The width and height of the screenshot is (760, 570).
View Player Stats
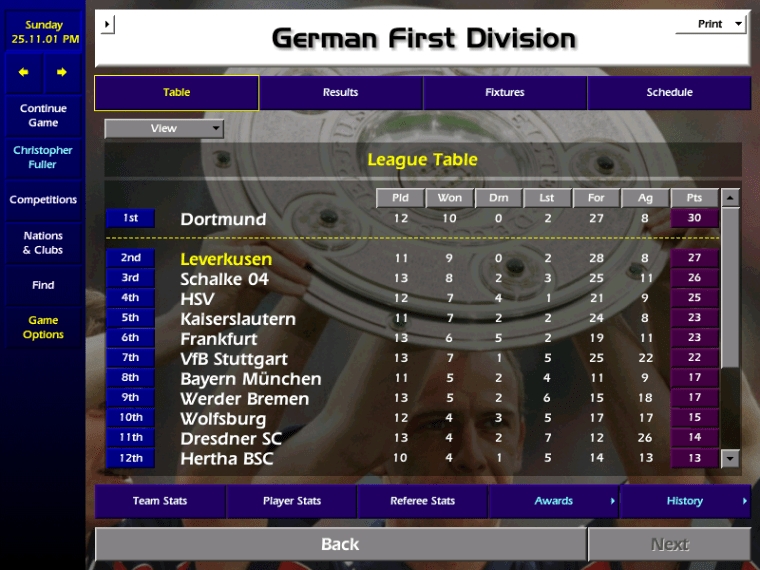(292, 501)
